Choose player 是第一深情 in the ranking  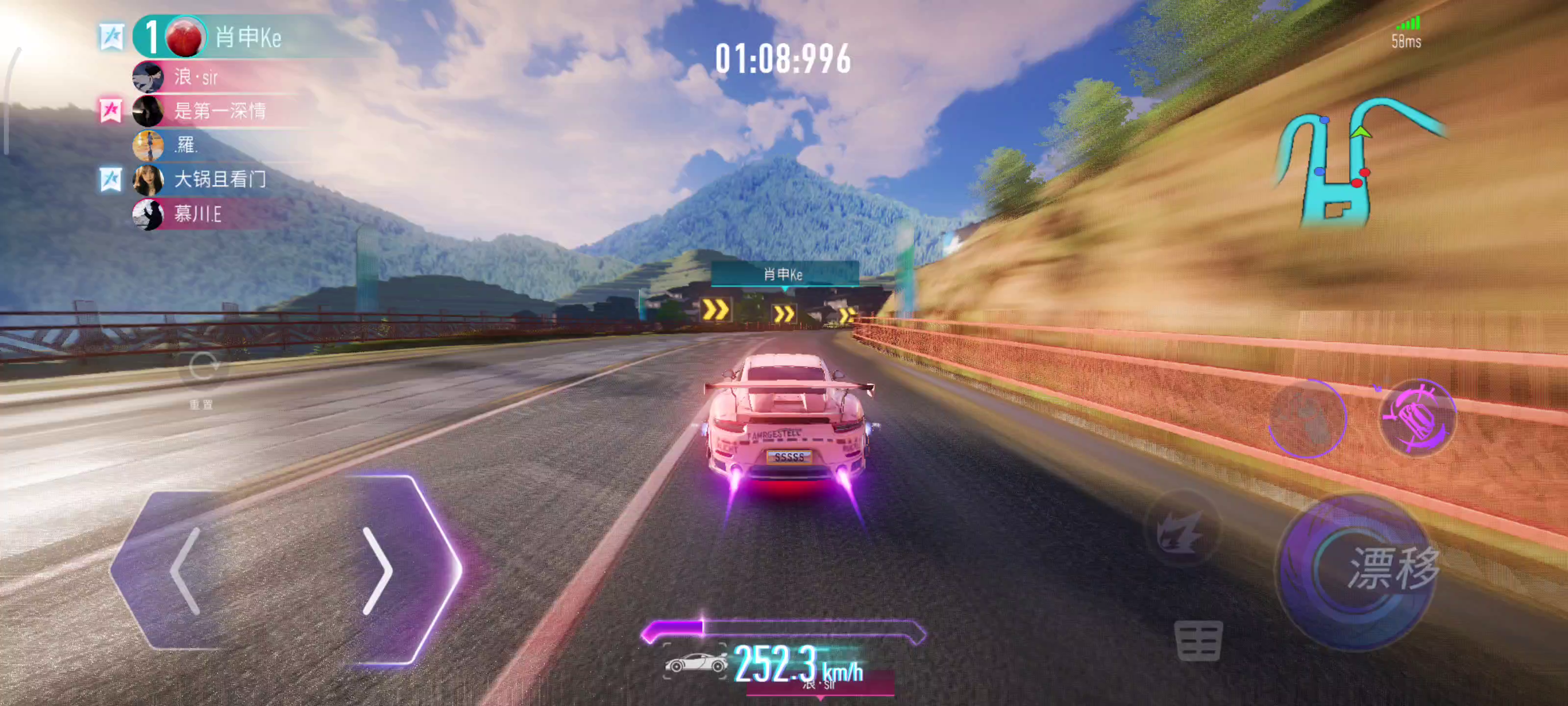[219, 111]
